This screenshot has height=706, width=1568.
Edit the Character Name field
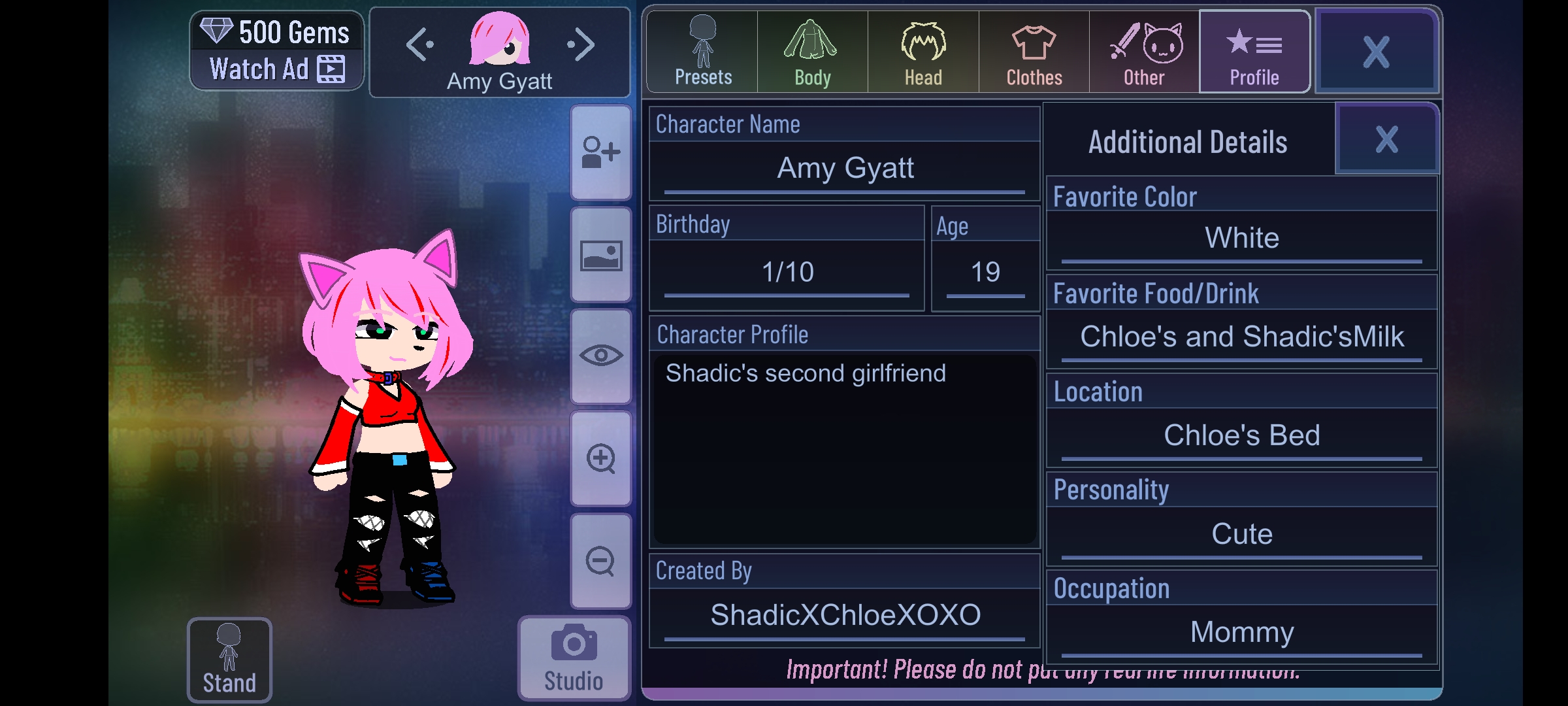(x=845, y=169)
